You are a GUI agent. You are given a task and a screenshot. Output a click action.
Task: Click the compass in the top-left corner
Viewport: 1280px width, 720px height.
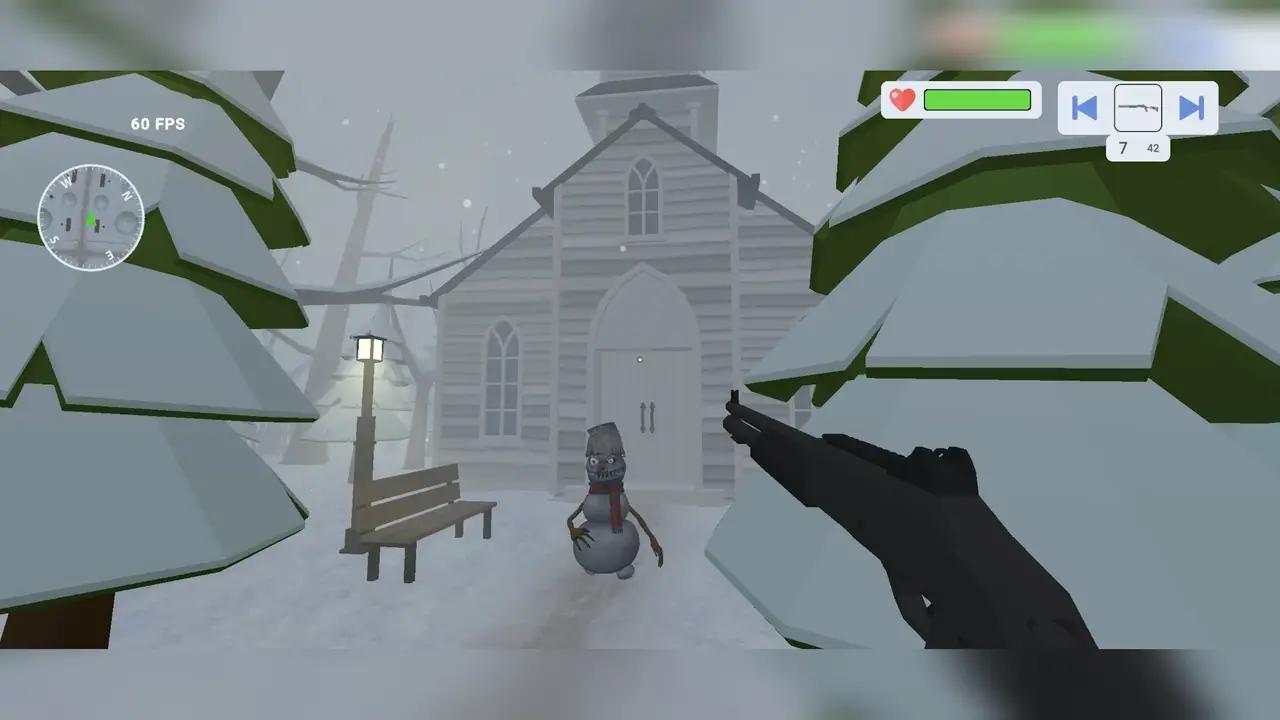(90, 217)
